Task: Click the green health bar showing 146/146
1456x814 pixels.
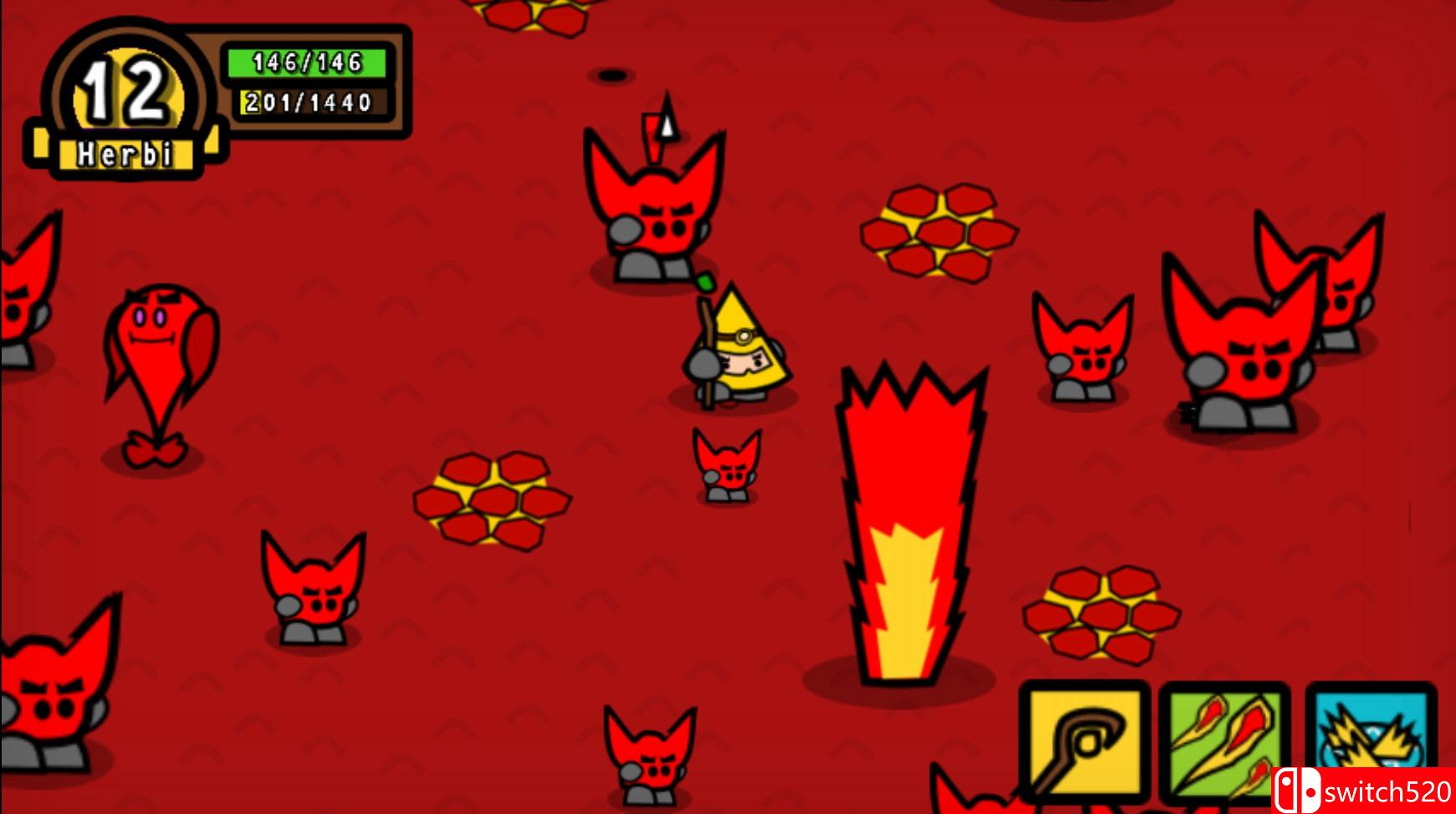Action: coord(306,60)
